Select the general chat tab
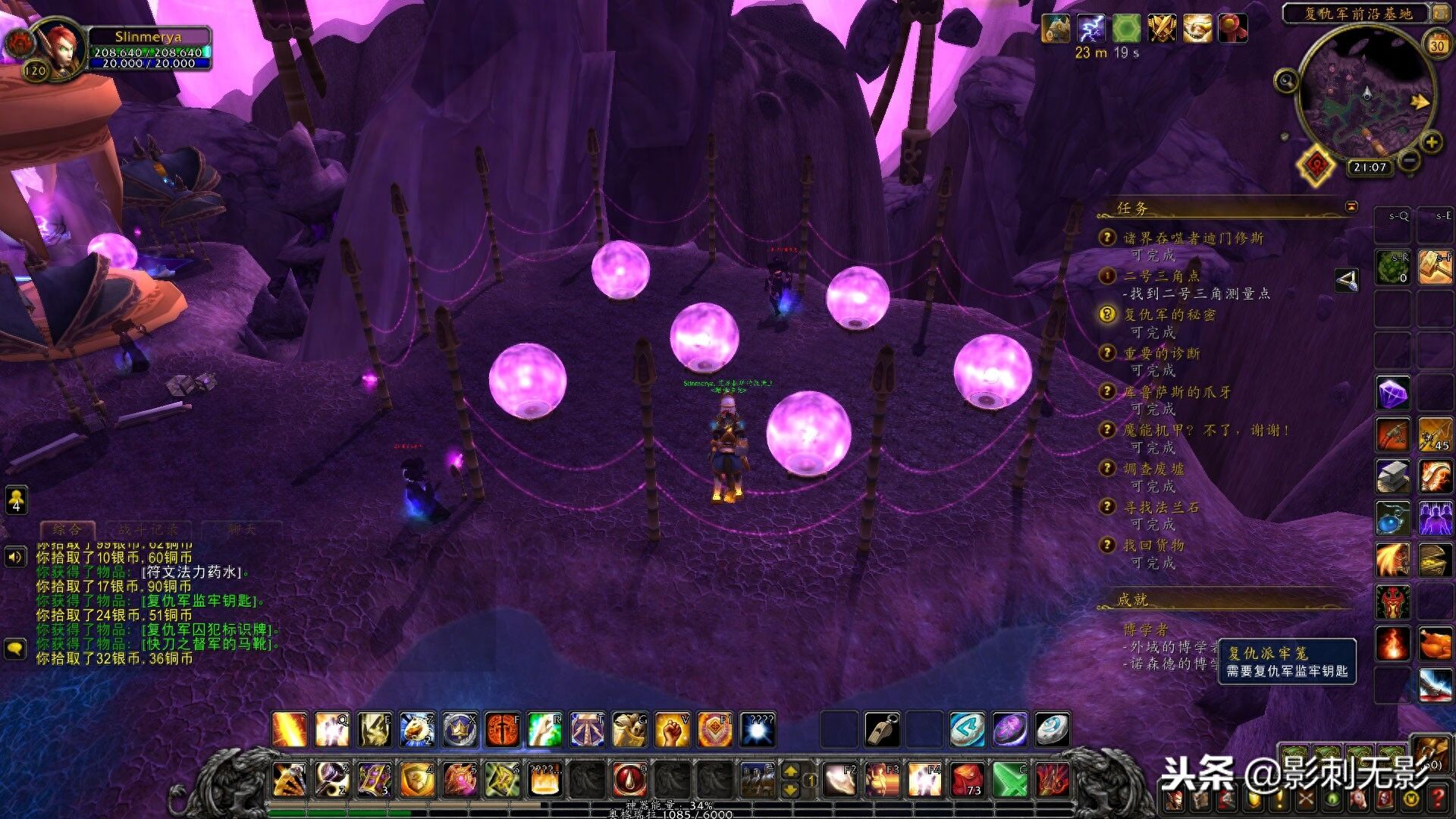Screen dimensions: 1456x819 (67, 529)
